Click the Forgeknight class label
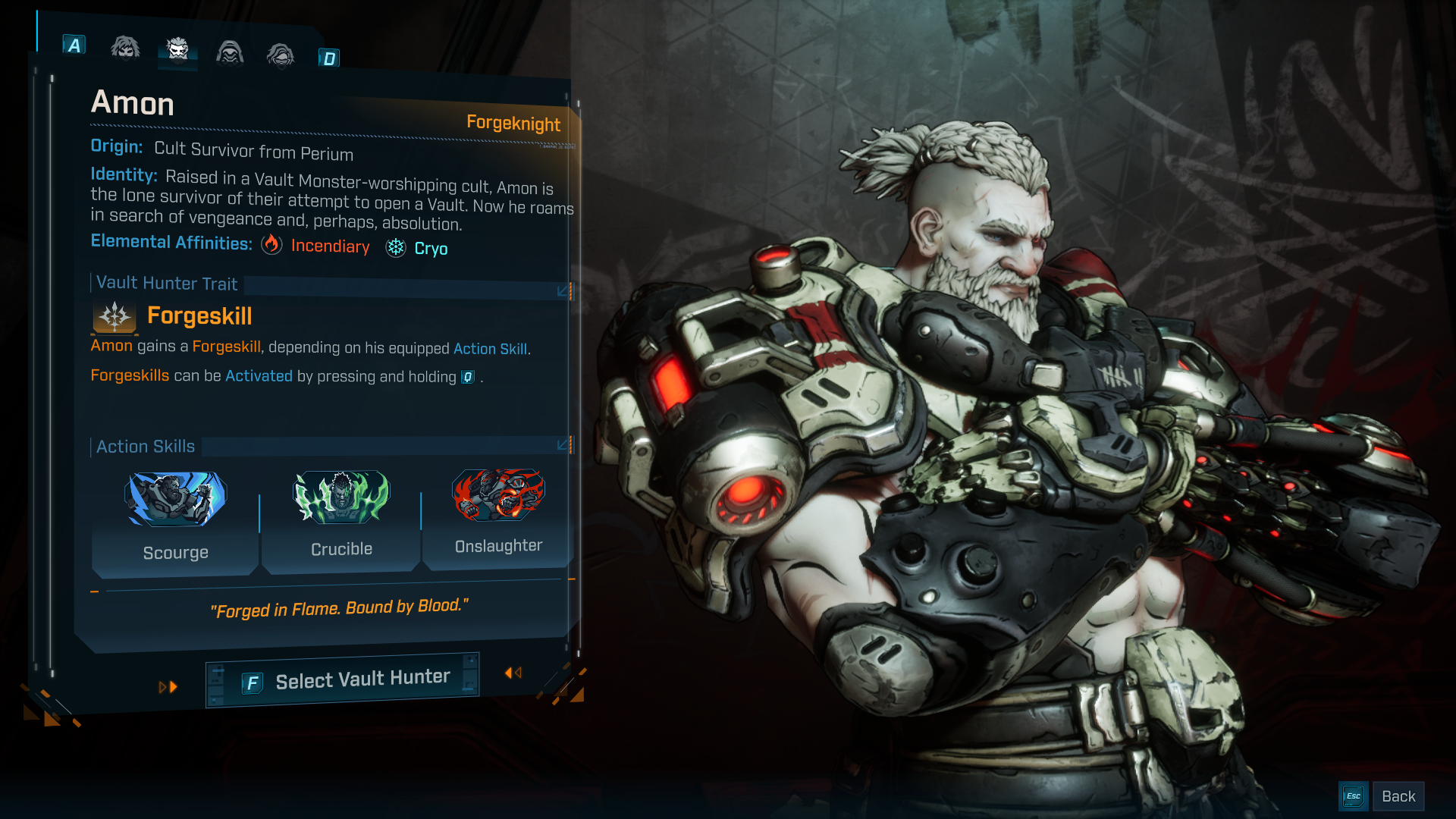The height and width of the screenshot is (819, 1456). click(x=513, y=124)
